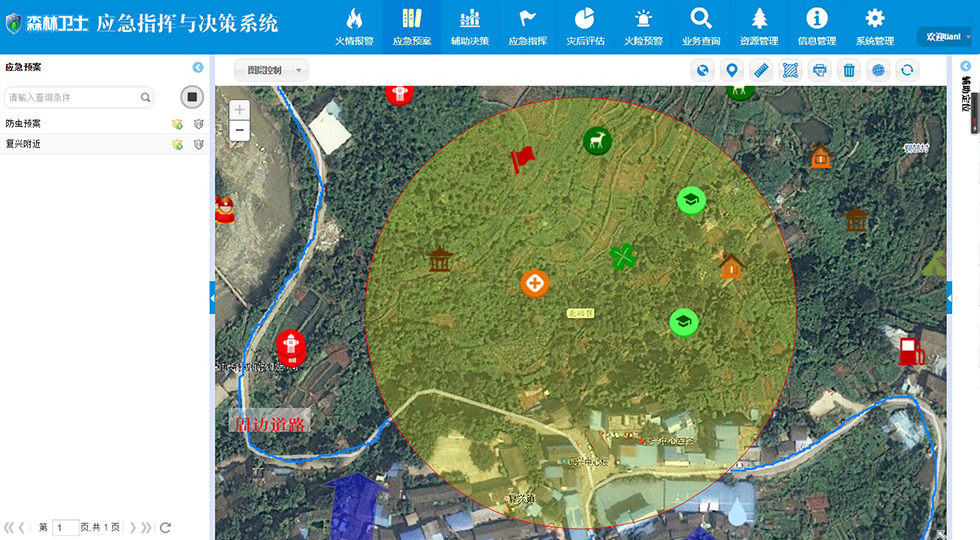Click the search condition input field
Image resolution: width=980 pixels, height=540 pixels.
tap(72, 97)
